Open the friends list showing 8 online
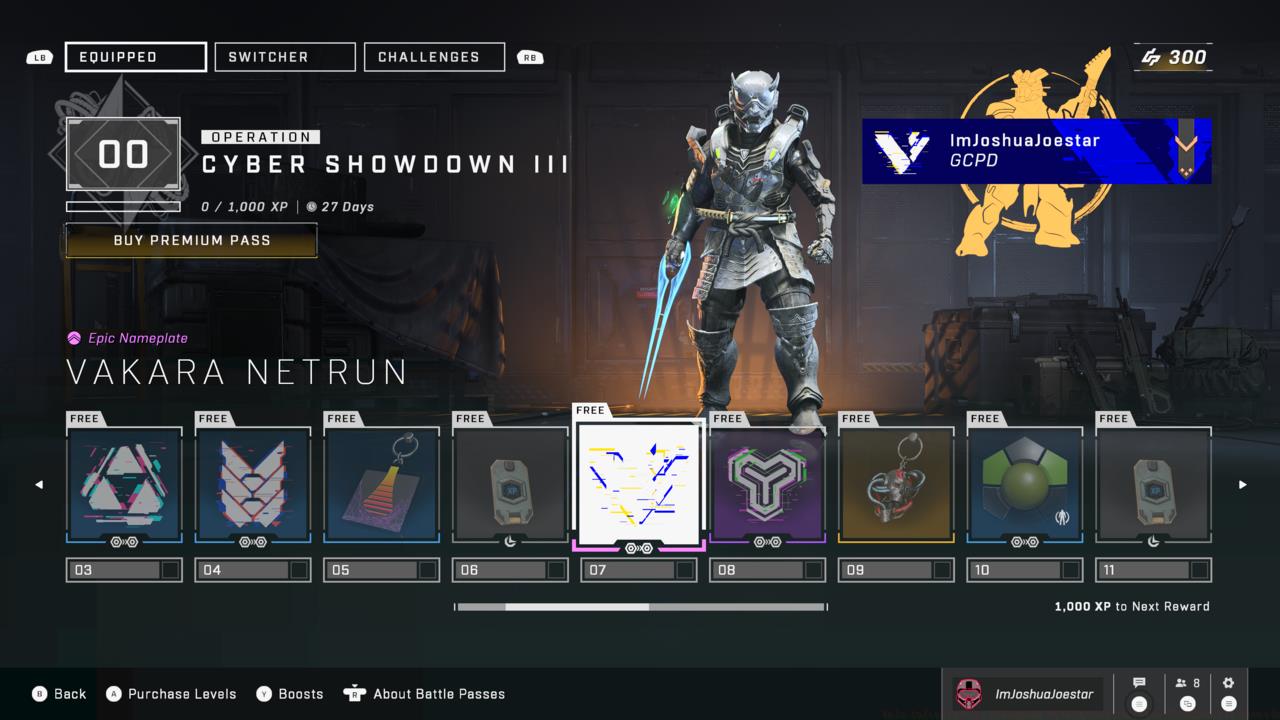This screenshot has height=720, width=1280. [x=1188, y=693]
